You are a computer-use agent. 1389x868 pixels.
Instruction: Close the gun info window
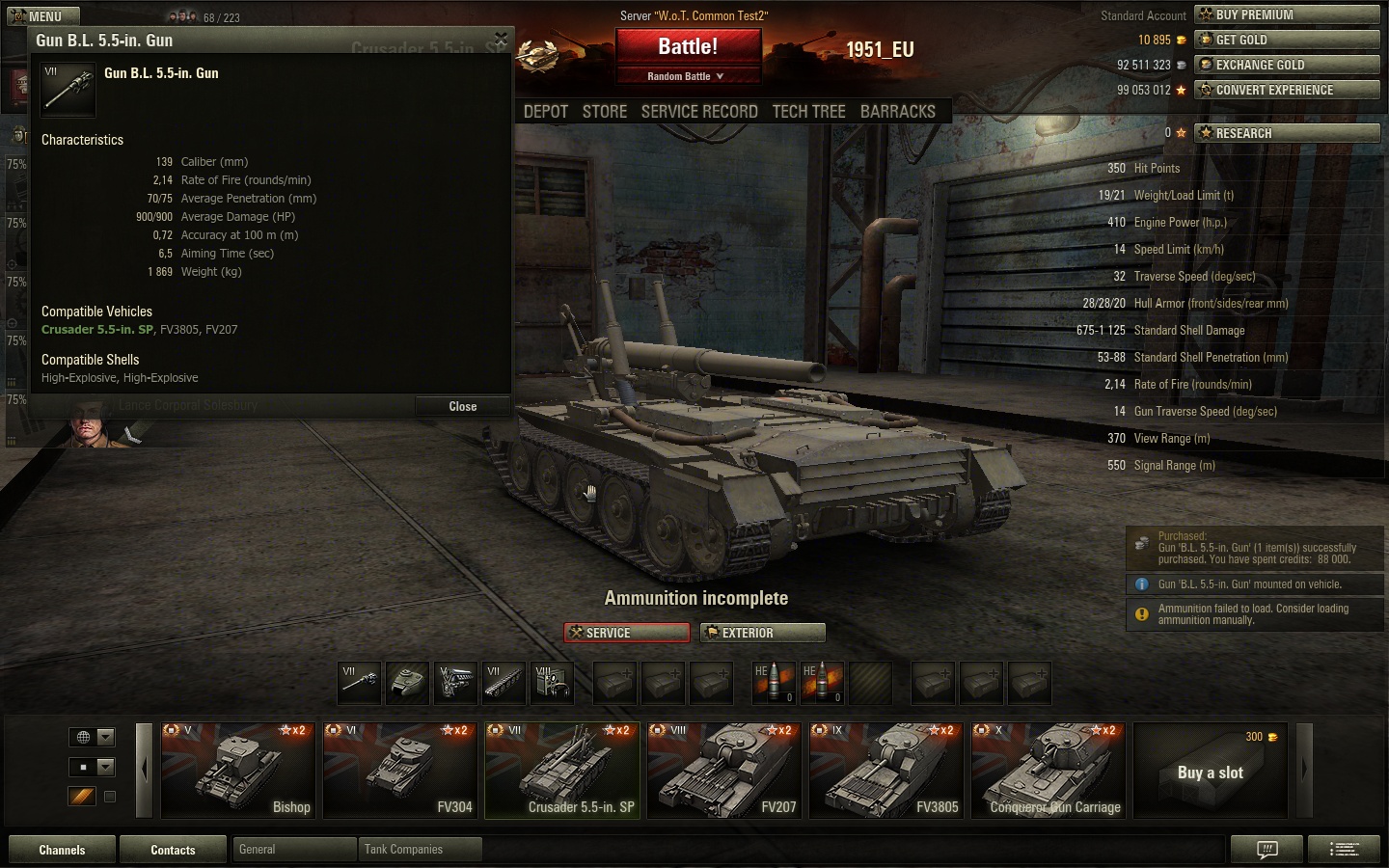[462, 407]
